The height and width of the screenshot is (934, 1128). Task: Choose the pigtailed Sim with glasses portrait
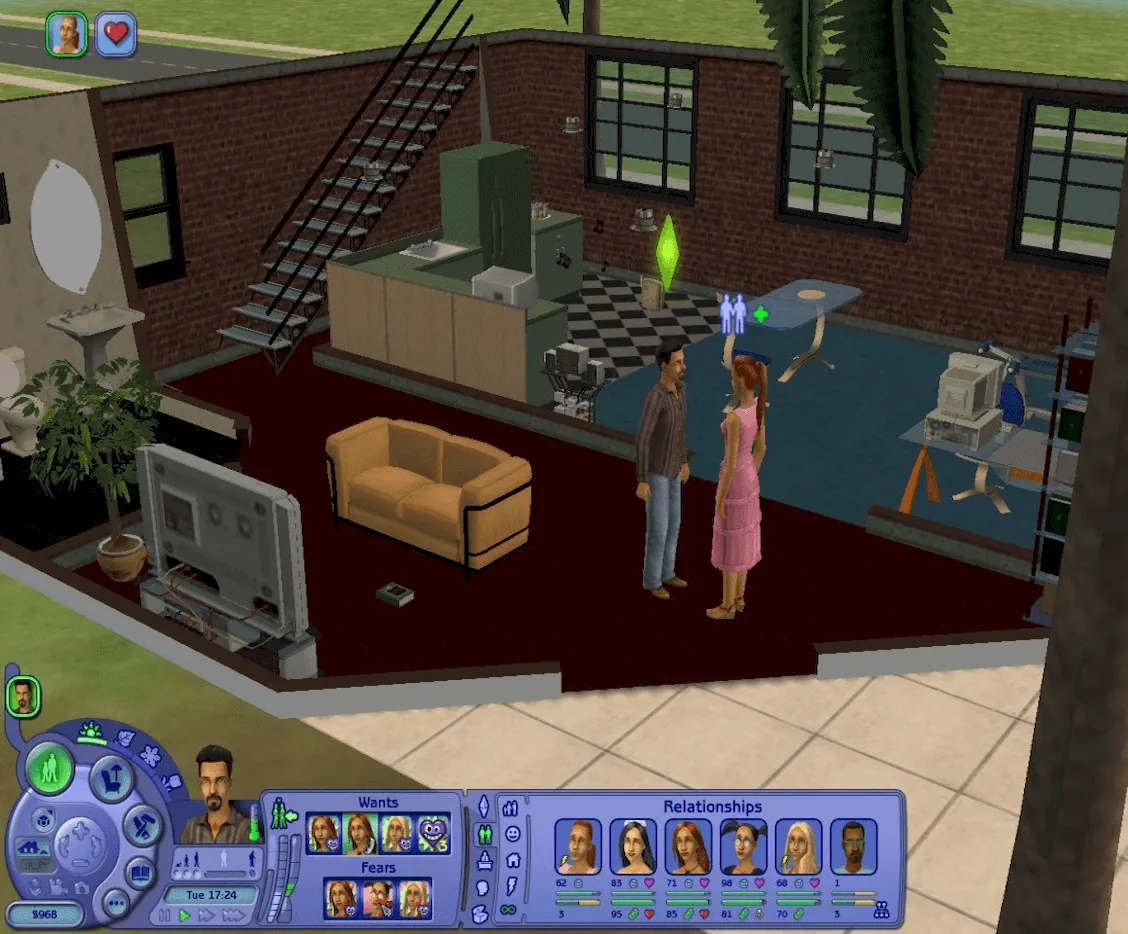click(x=743, y=846)
